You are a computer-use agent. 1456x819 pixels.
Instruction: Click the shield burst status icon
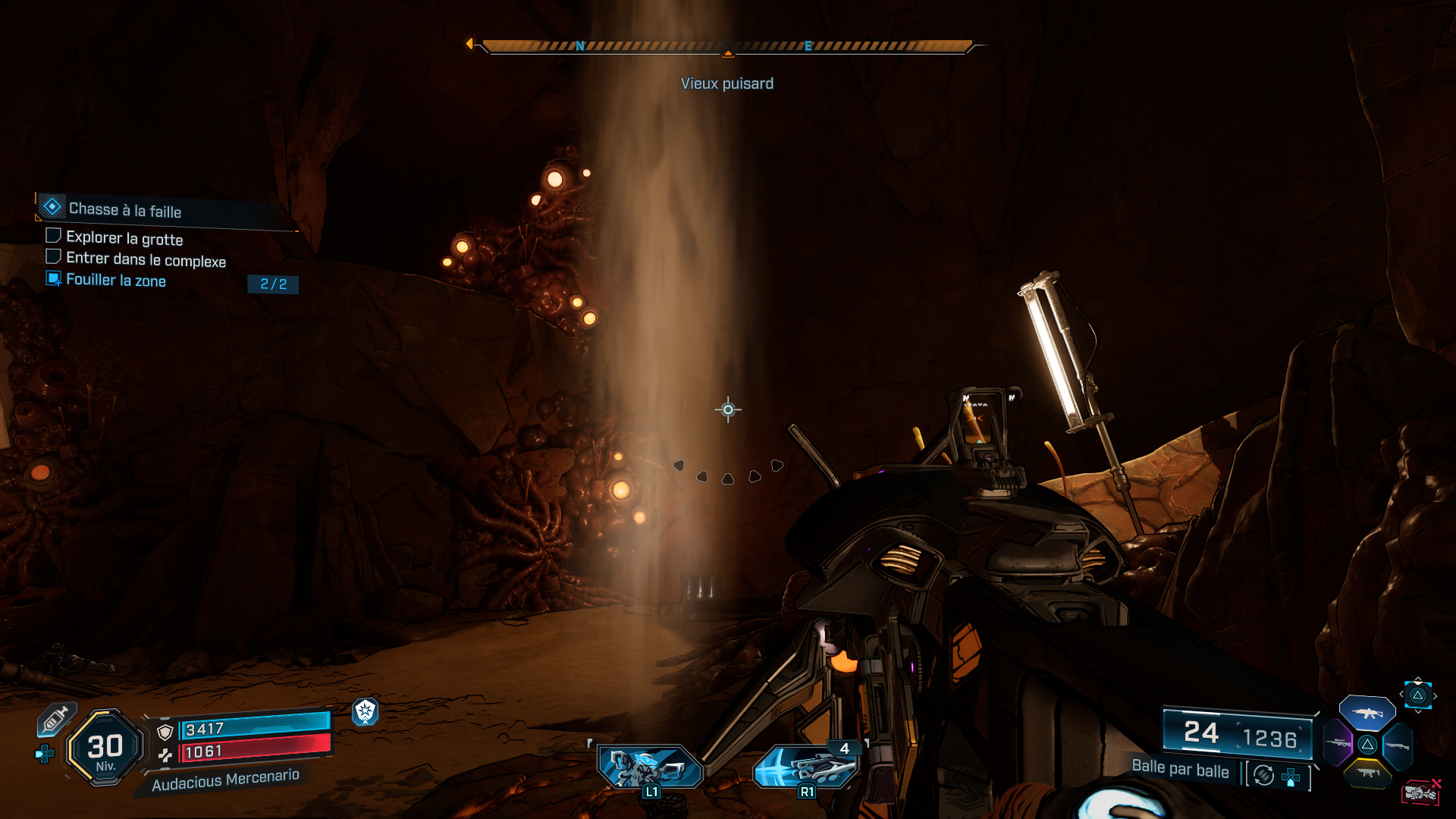coord(366,711)
